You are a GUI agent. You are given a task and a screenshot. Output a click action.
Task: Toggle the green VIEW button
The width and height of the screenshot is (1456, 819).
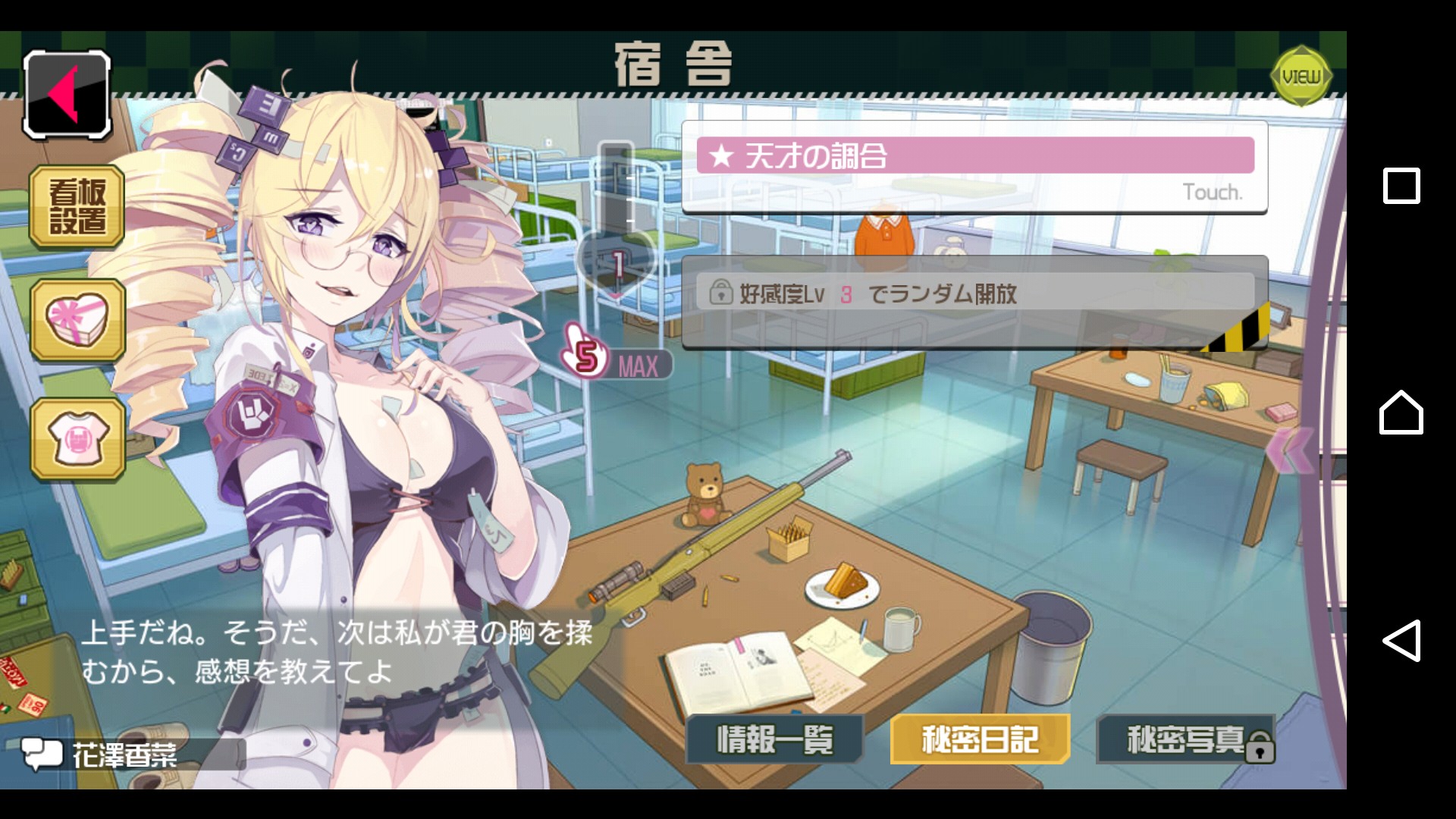point(1301,76)
